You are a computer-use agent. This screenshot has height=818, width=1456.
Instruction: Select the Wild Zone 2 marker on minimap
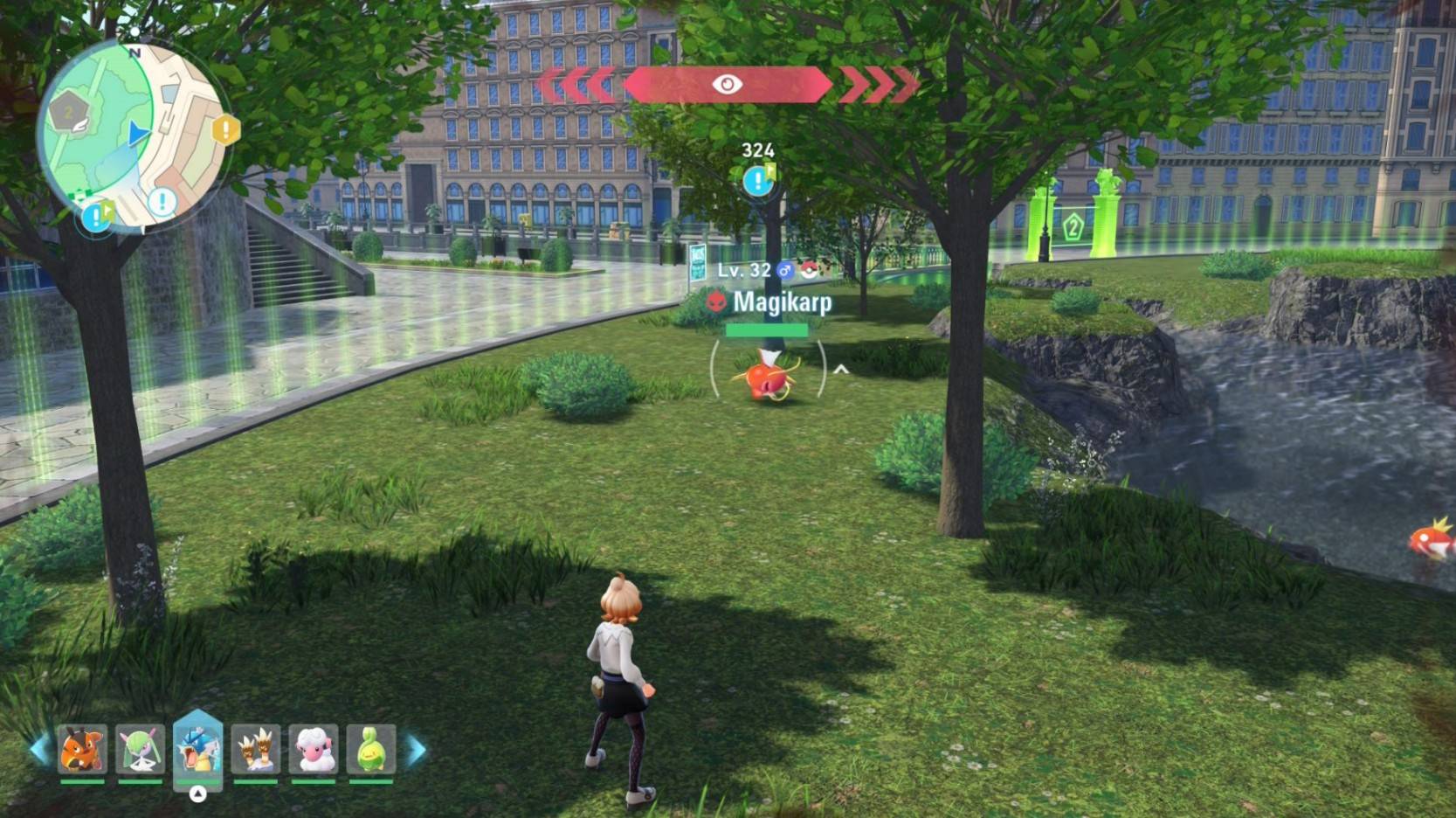click(x=69, y=113)
